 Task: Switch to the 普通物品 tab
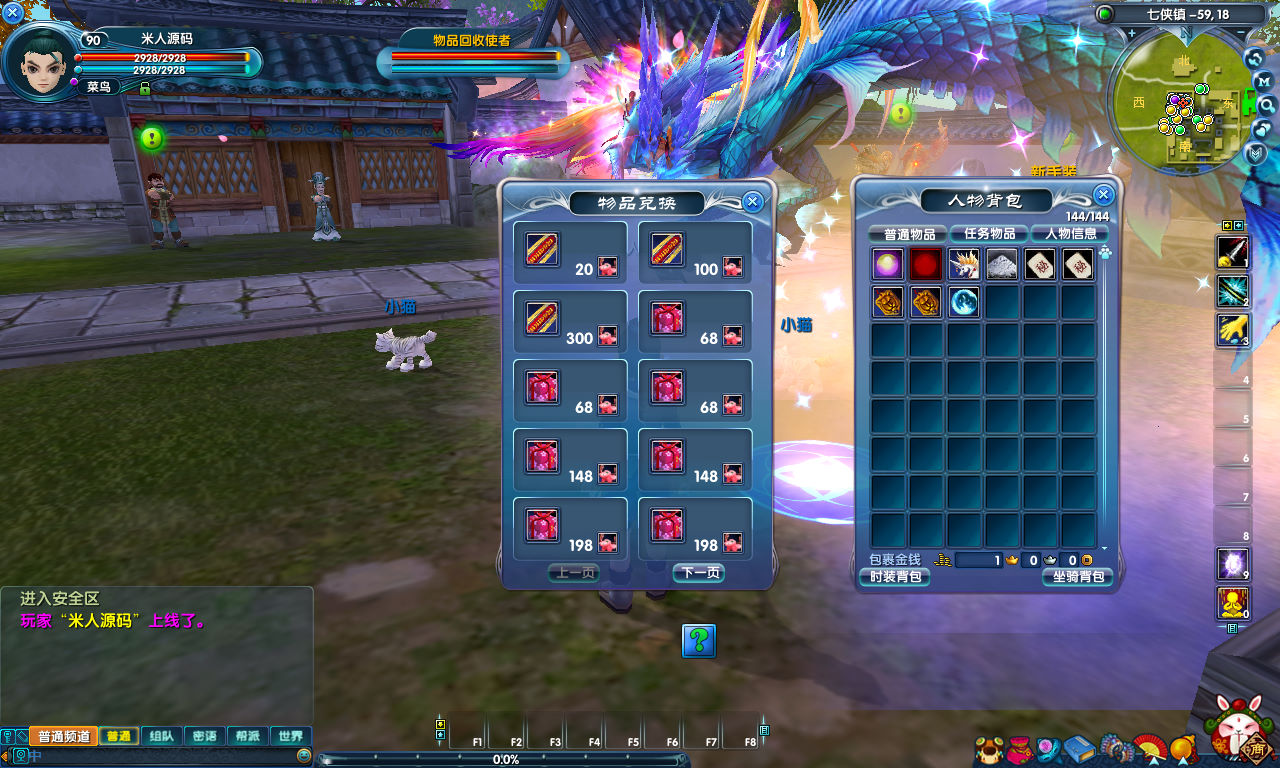[x=908, y=234]
